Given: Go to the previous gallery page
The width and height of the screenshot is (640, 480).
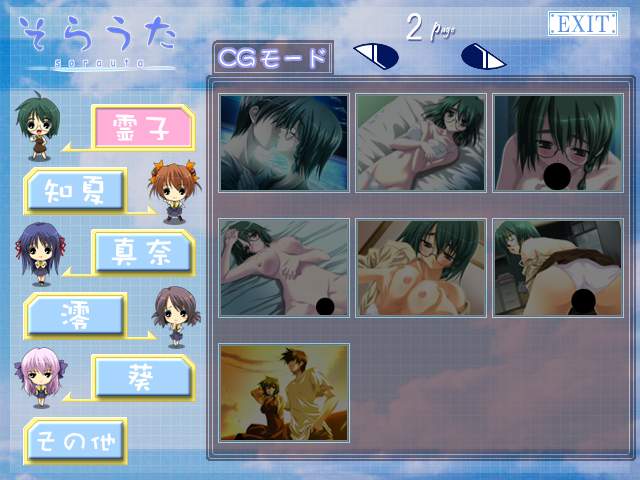Looking at the screenshot, I should (379, 56).
